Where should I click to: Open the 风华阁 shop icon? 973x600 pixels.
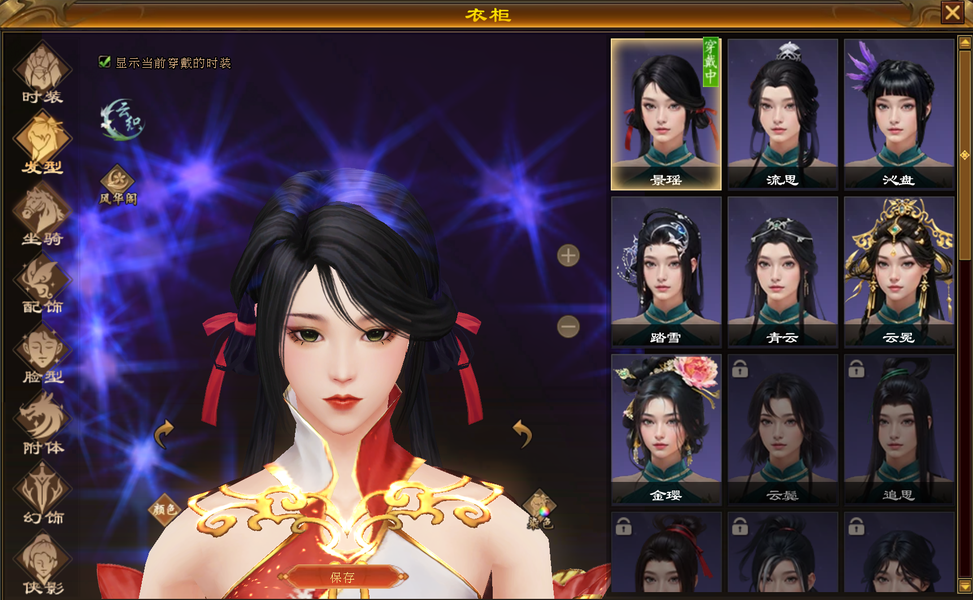coord(118,181)
